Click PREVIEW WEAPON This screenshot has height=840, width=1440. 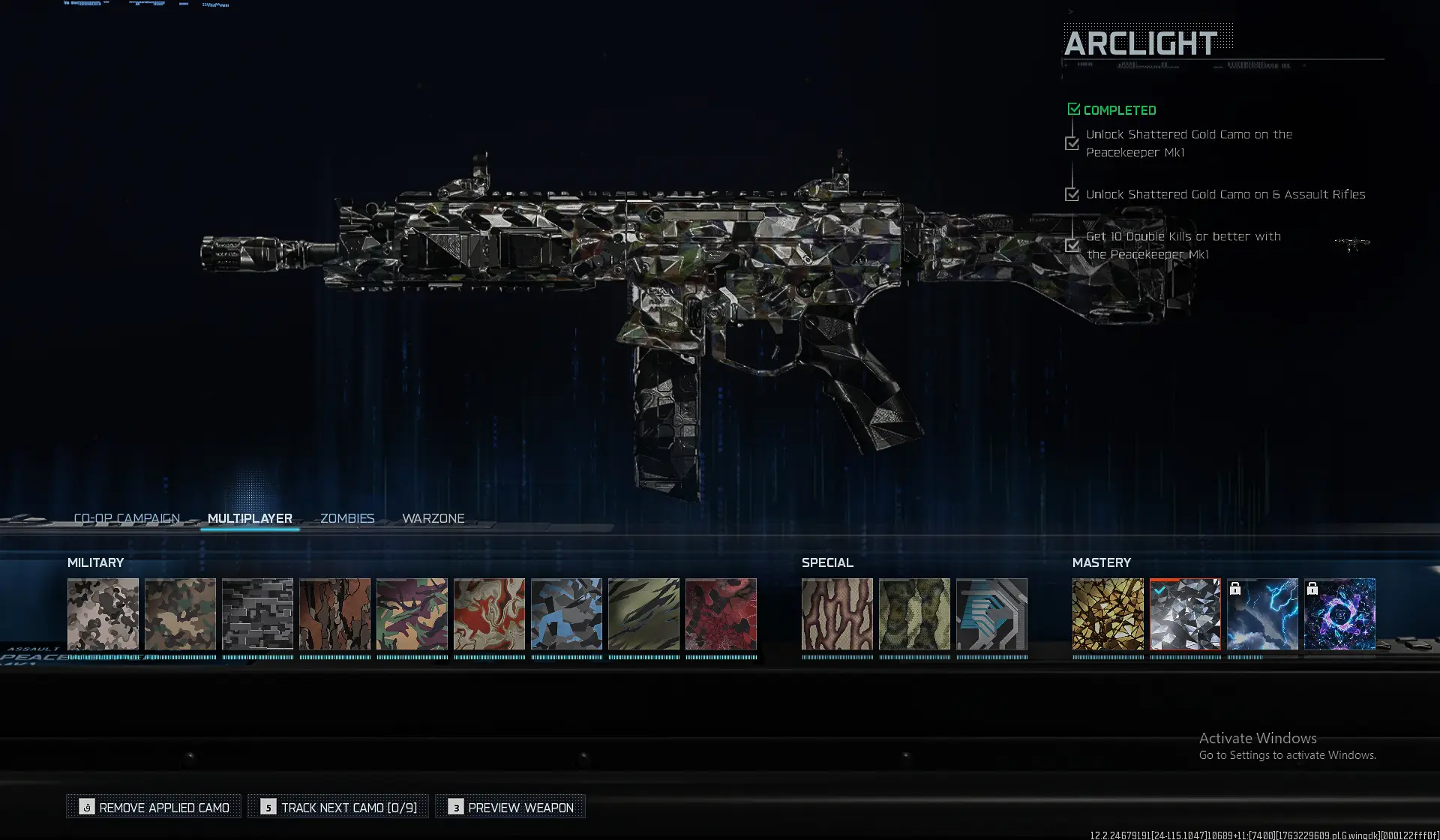pos(510,806)
